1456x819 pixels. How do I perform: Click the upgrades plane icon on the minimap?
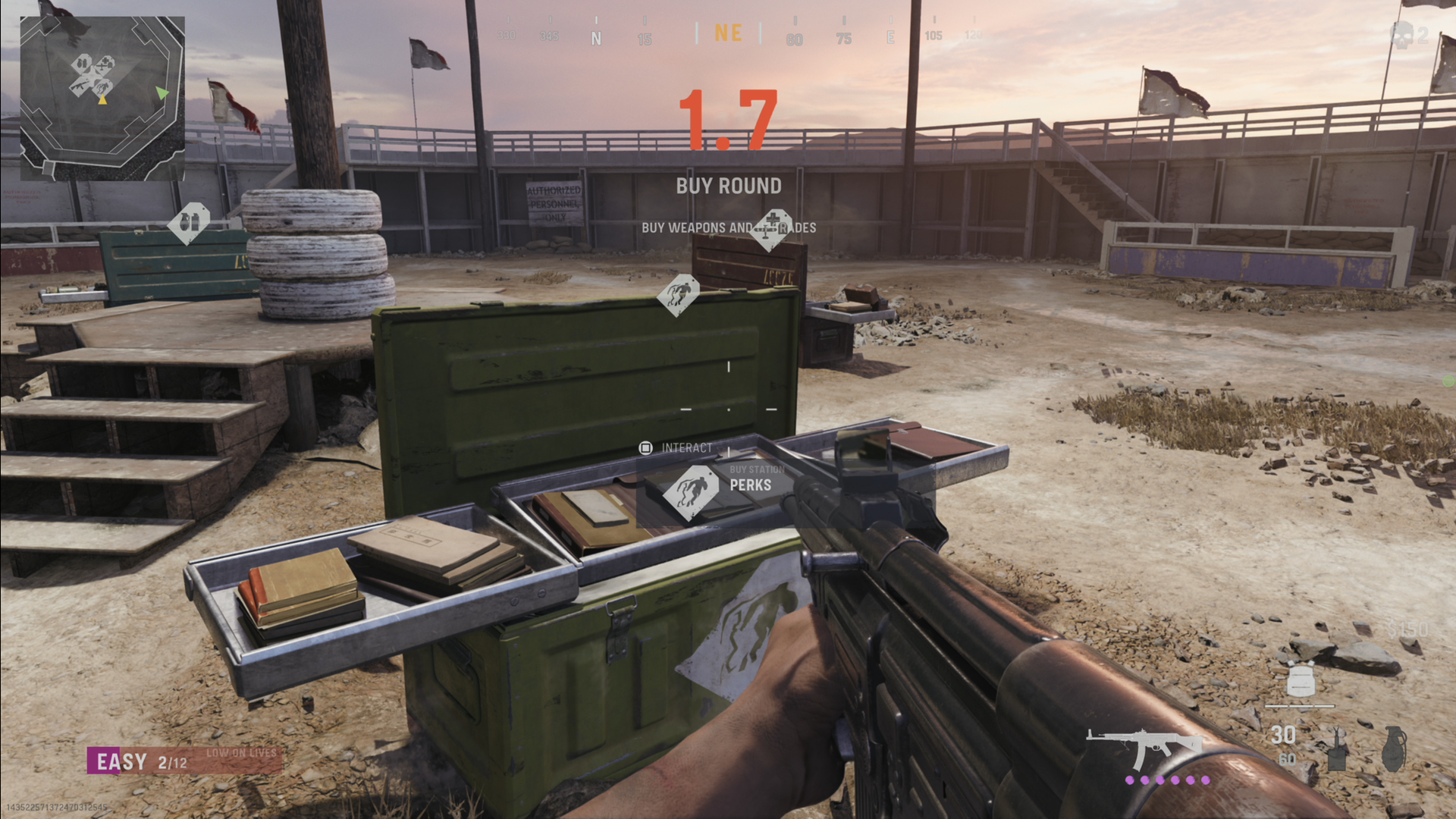coord(105,64)
